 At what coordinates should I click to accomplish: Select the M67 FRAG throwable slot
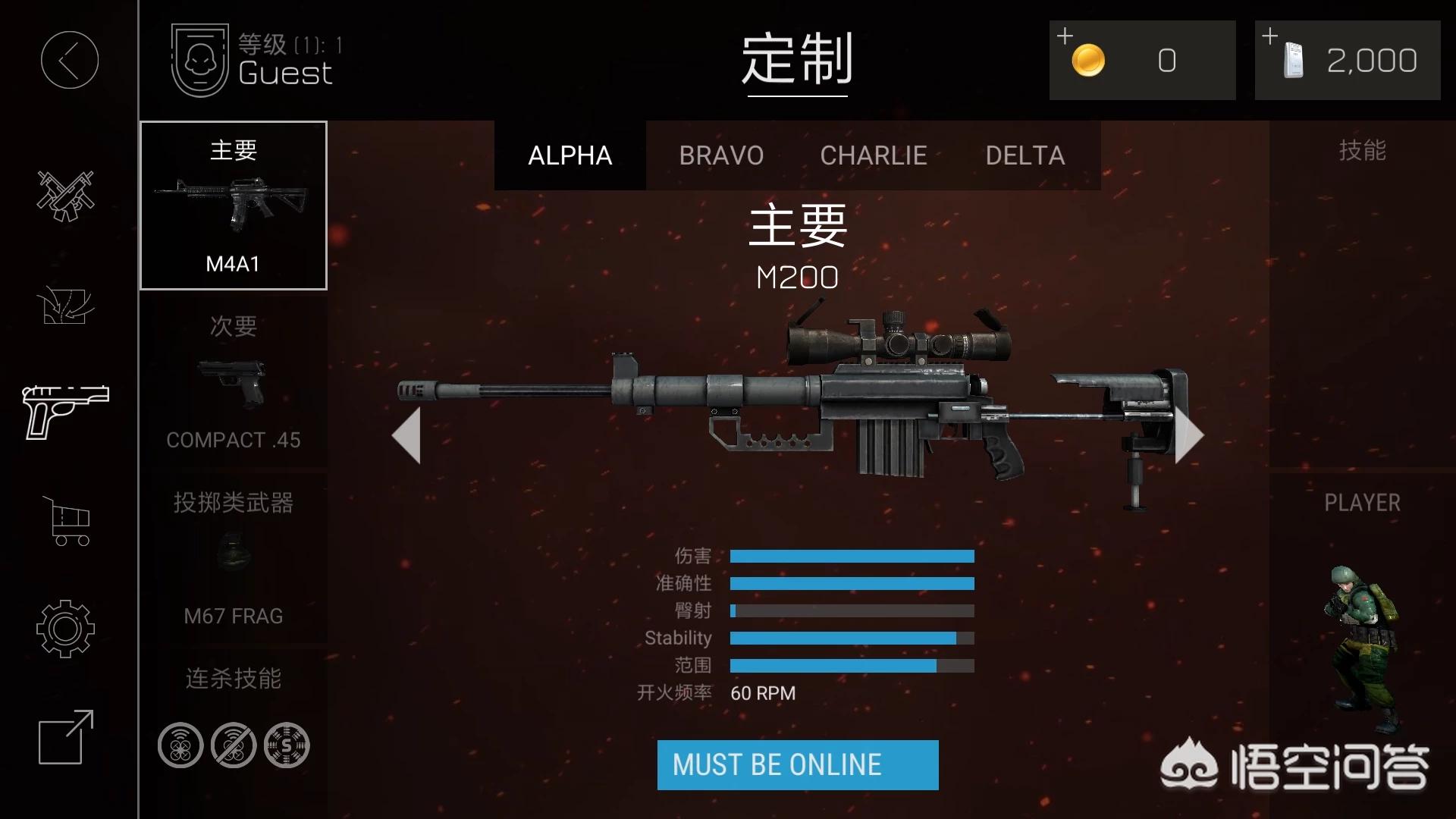[234, 559]
